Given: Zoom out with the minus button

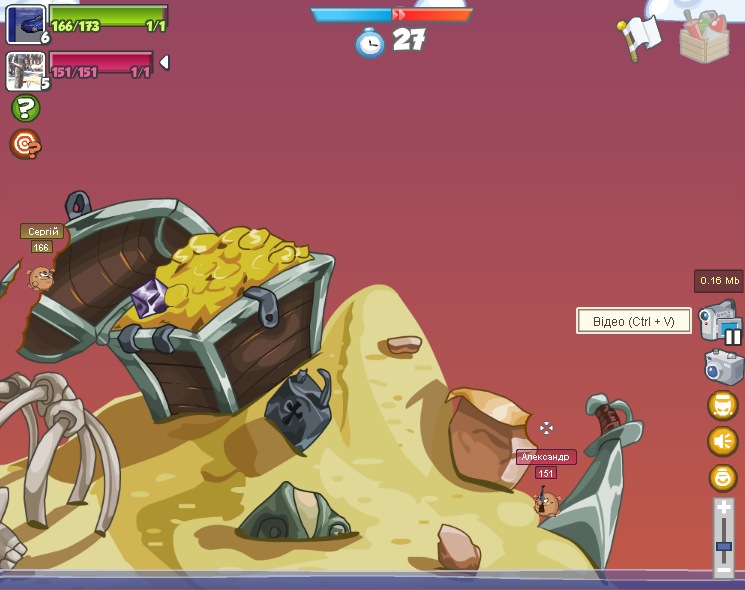Looking at the screenshot, I should point(724,569).
